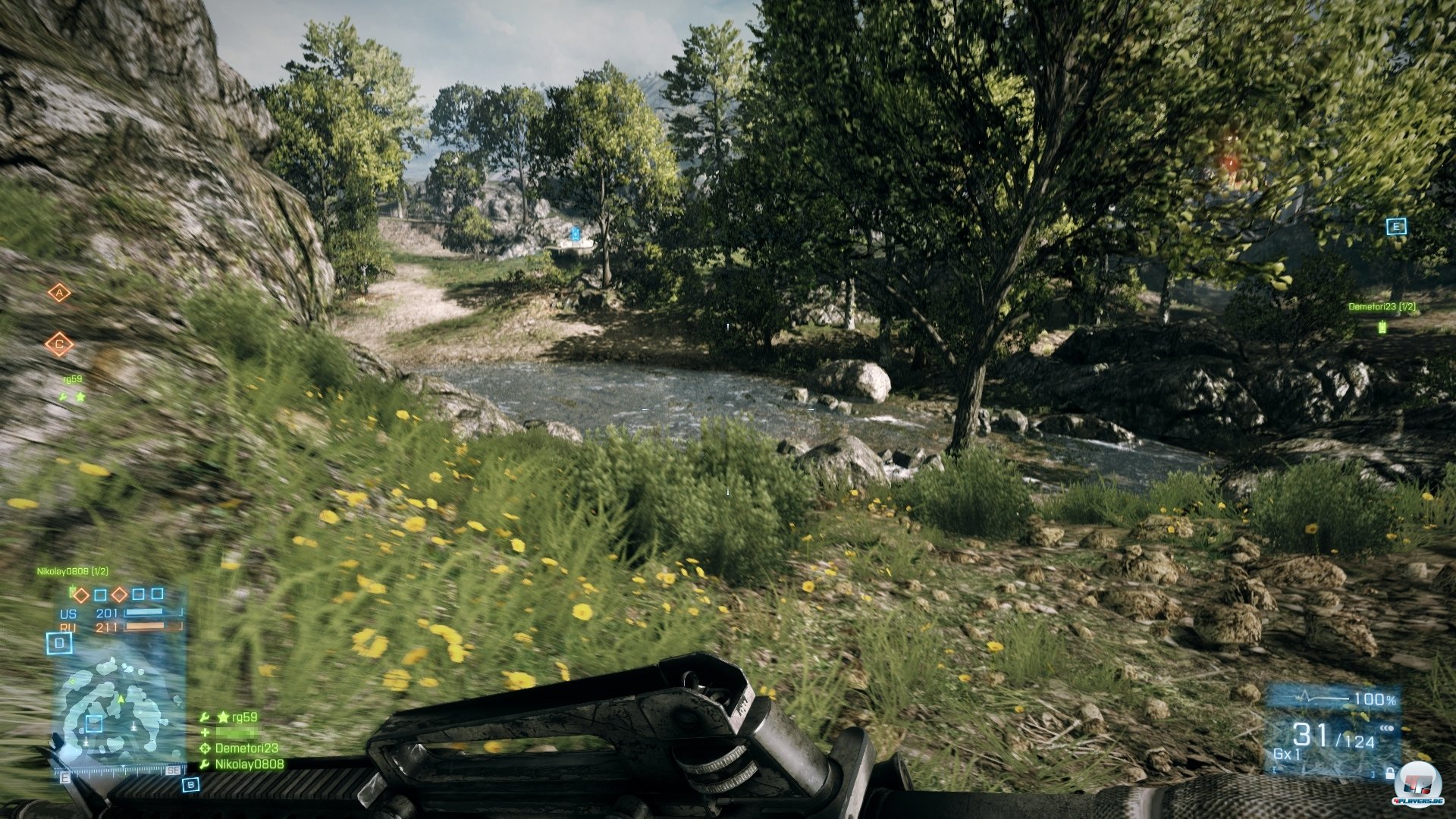This screenshot has height=819, width=1456.
Task: Click the wrench icon beside Nikolay0808
Action: (x=205, y=764)
